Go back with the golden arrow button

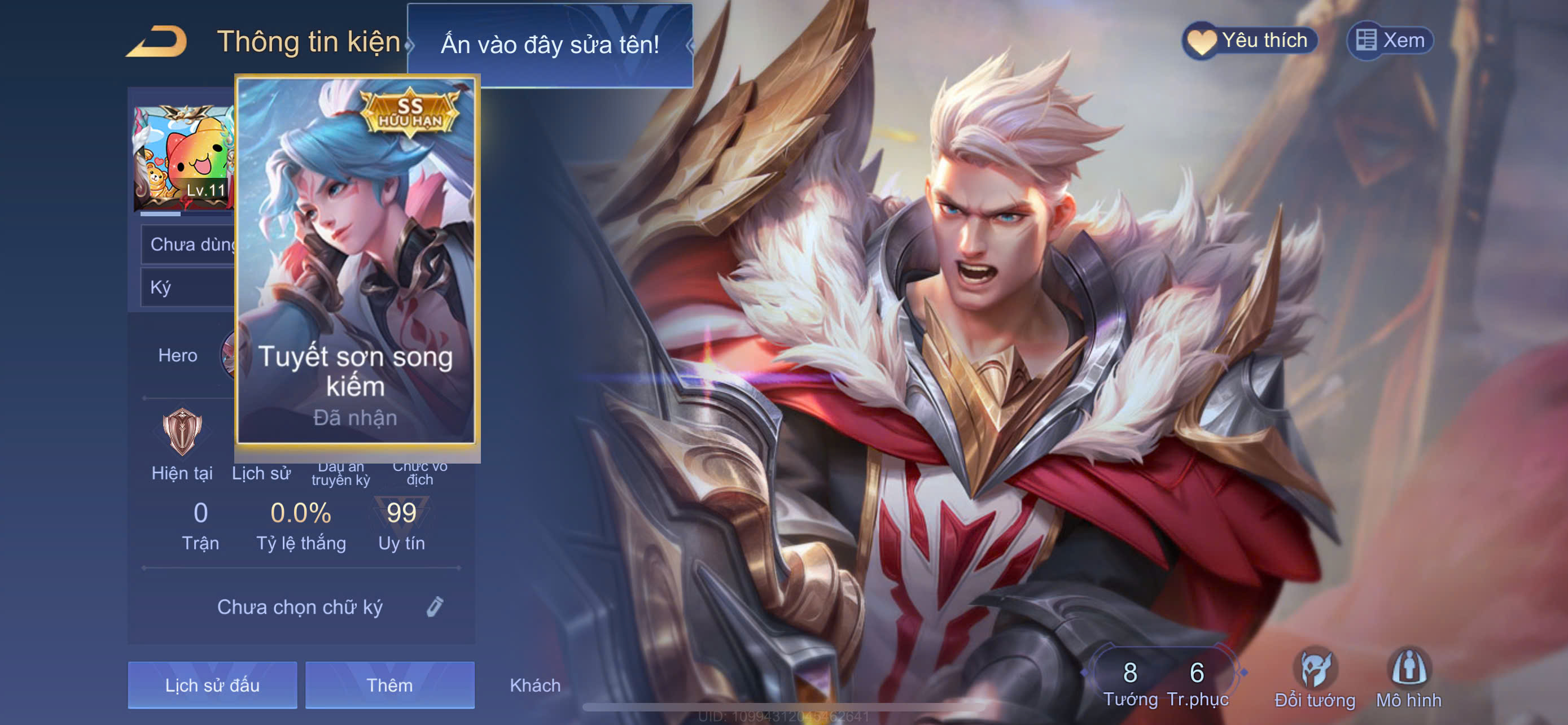click(157, 42)
